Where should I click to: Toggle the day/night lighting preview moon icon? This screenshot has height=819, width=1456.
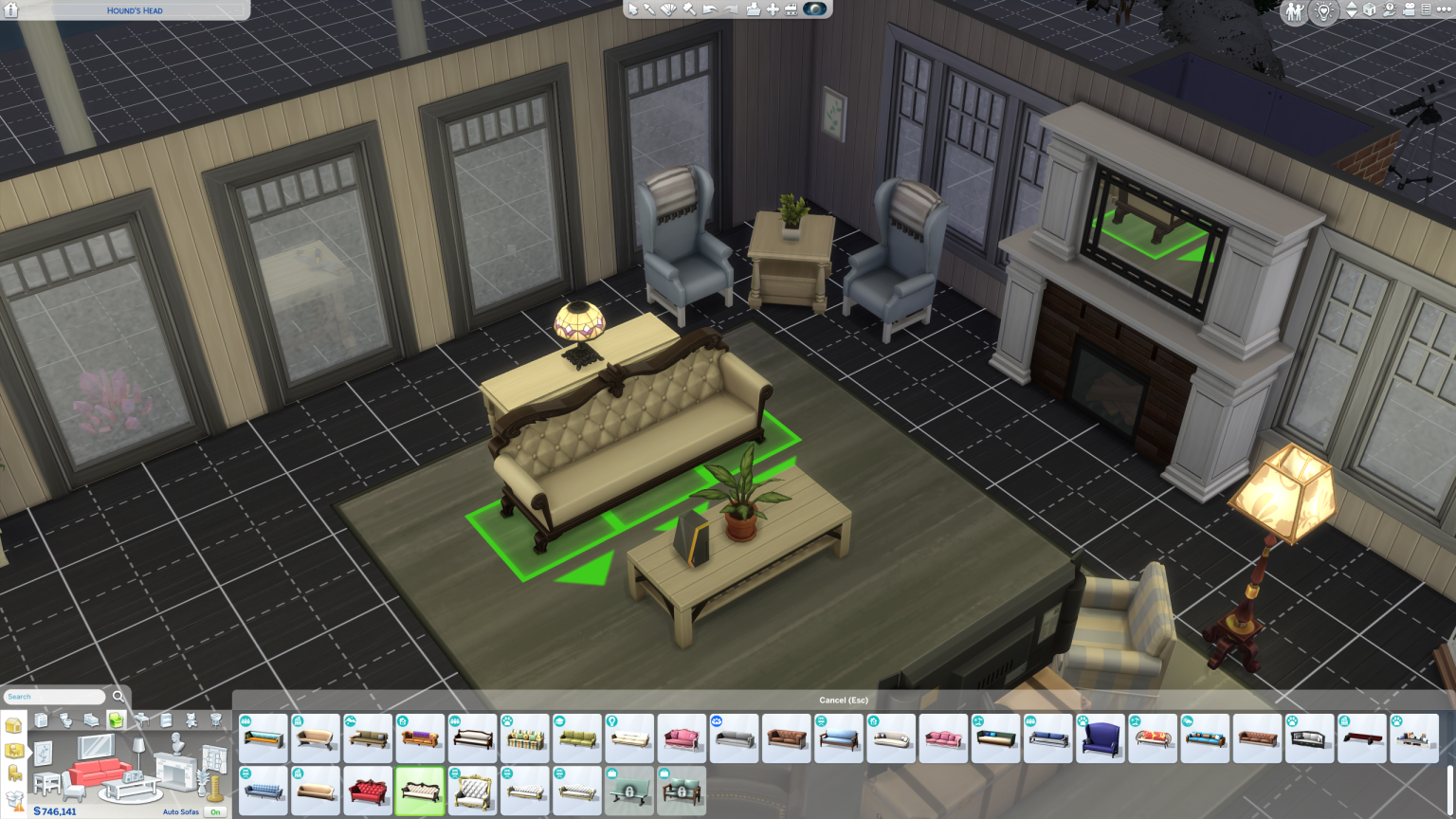pos(815,9)
